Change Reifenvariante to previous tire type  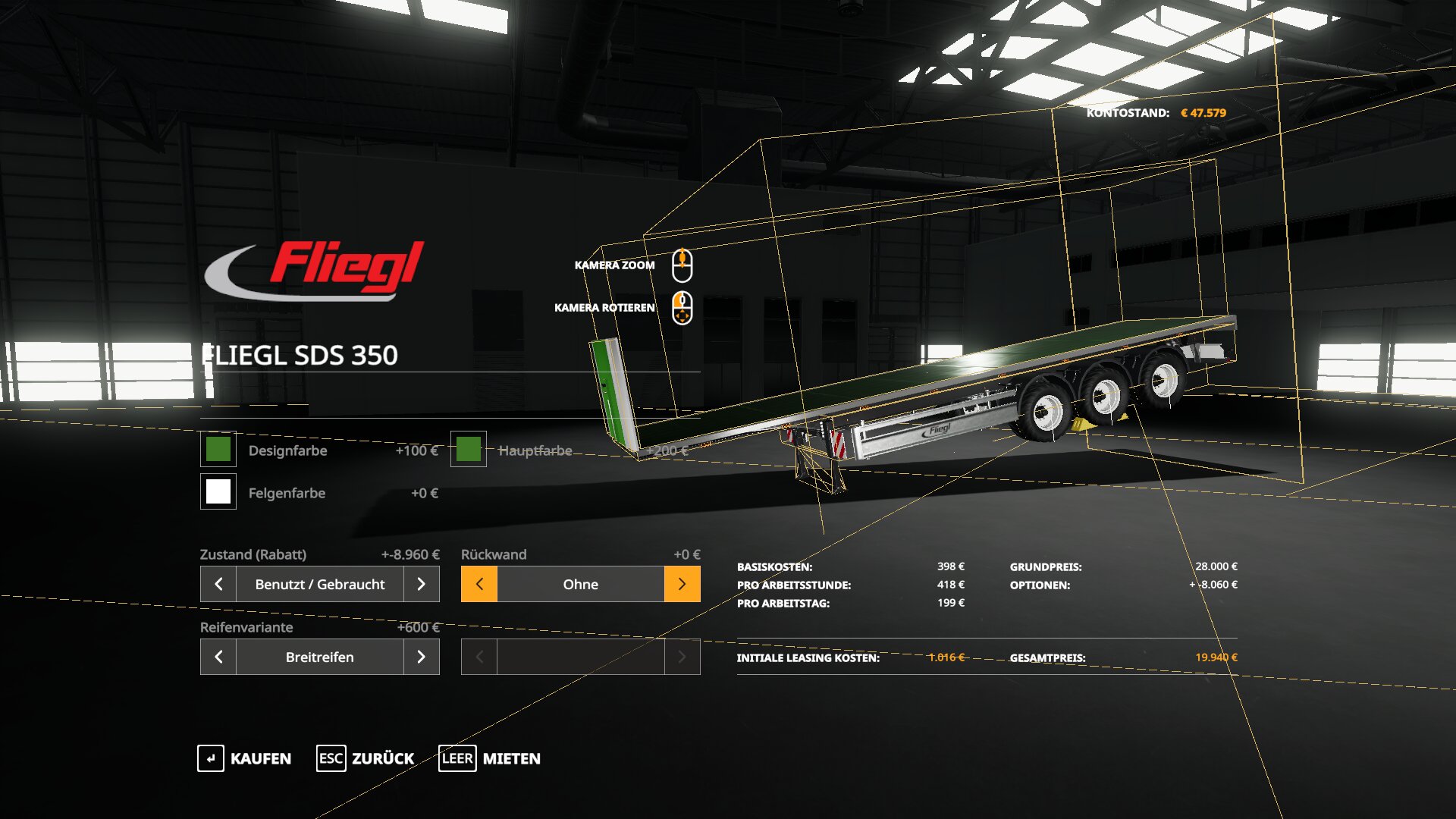tap(218, 657)
